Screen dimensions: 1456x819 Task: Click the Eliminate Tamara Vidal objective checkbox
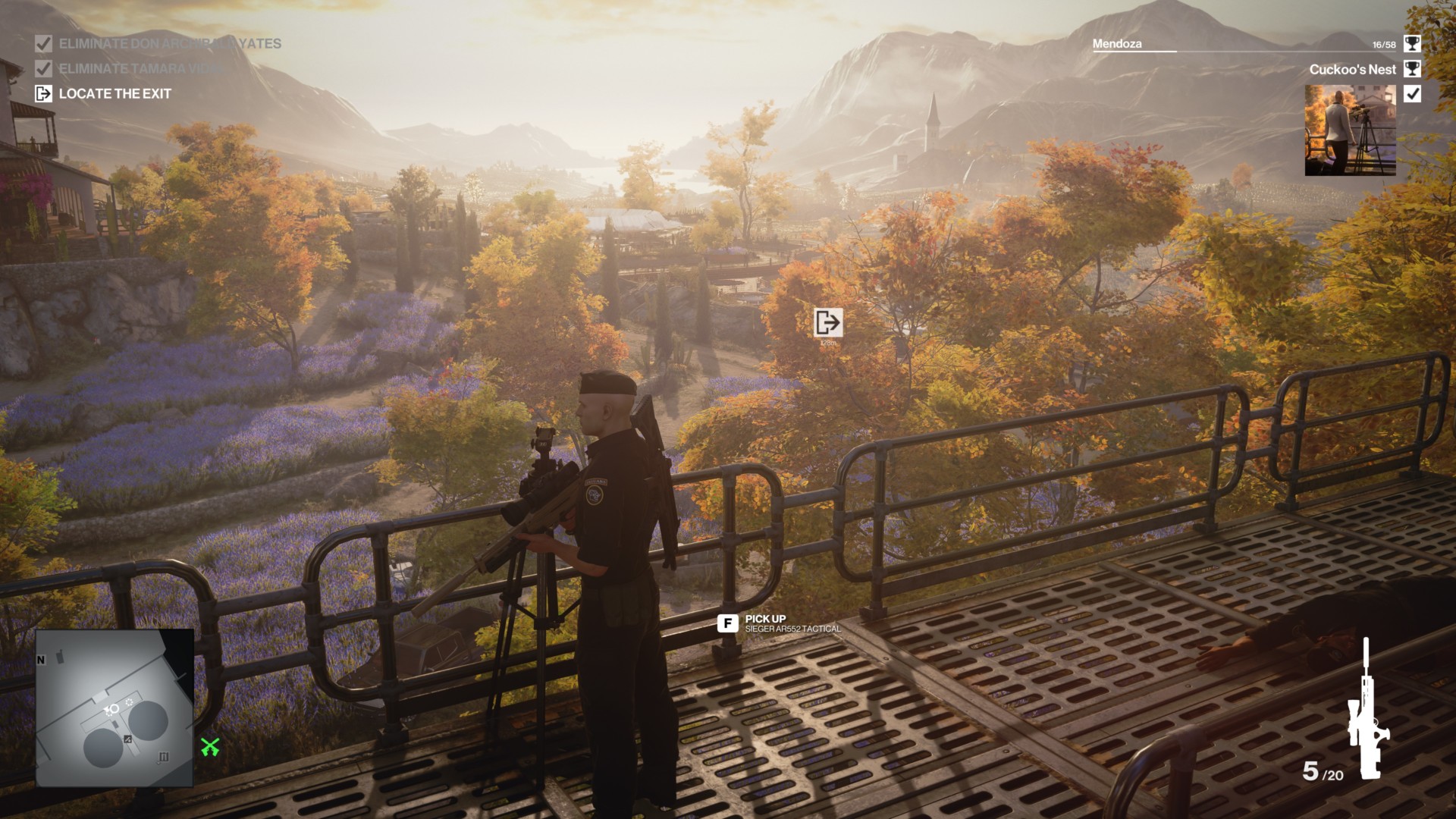(x=43, y=68)
